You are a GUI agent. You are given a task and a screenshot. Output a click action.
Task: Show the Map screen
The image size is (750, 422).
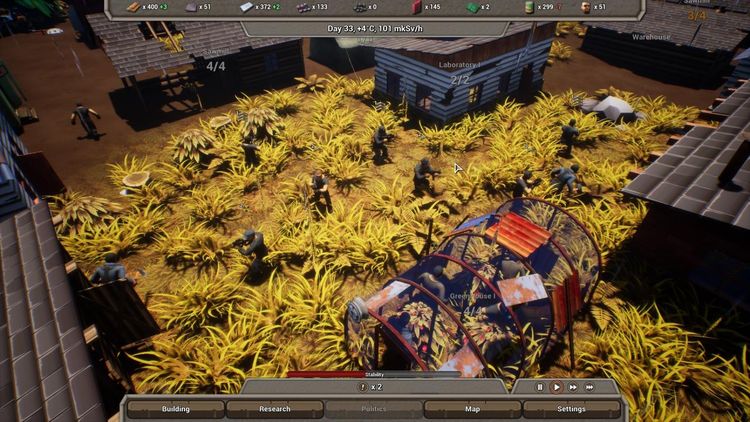tap(472, 409)
